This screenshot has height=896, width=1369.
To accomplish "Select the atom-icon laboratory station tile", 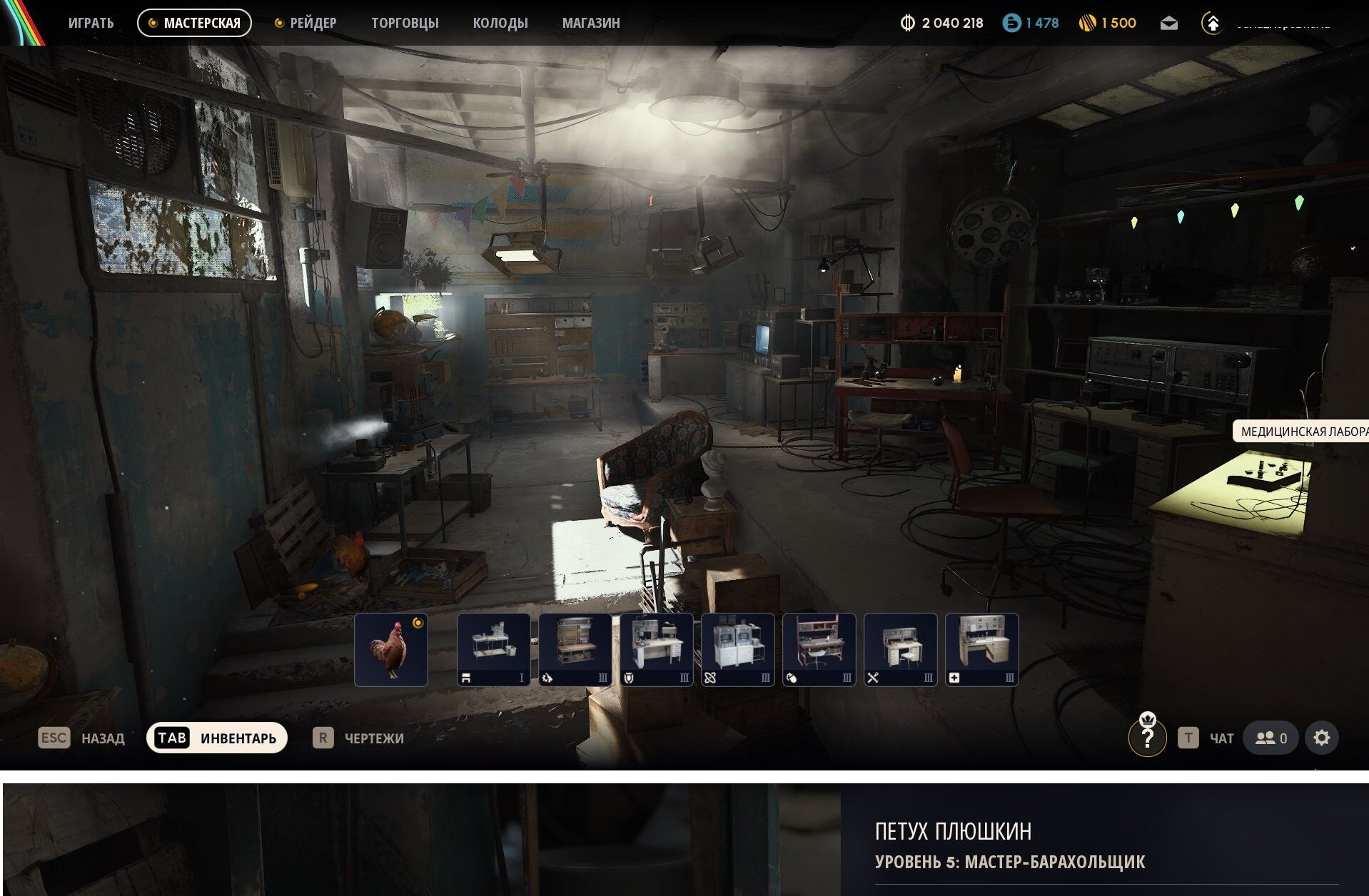I will tap(738, 649).
